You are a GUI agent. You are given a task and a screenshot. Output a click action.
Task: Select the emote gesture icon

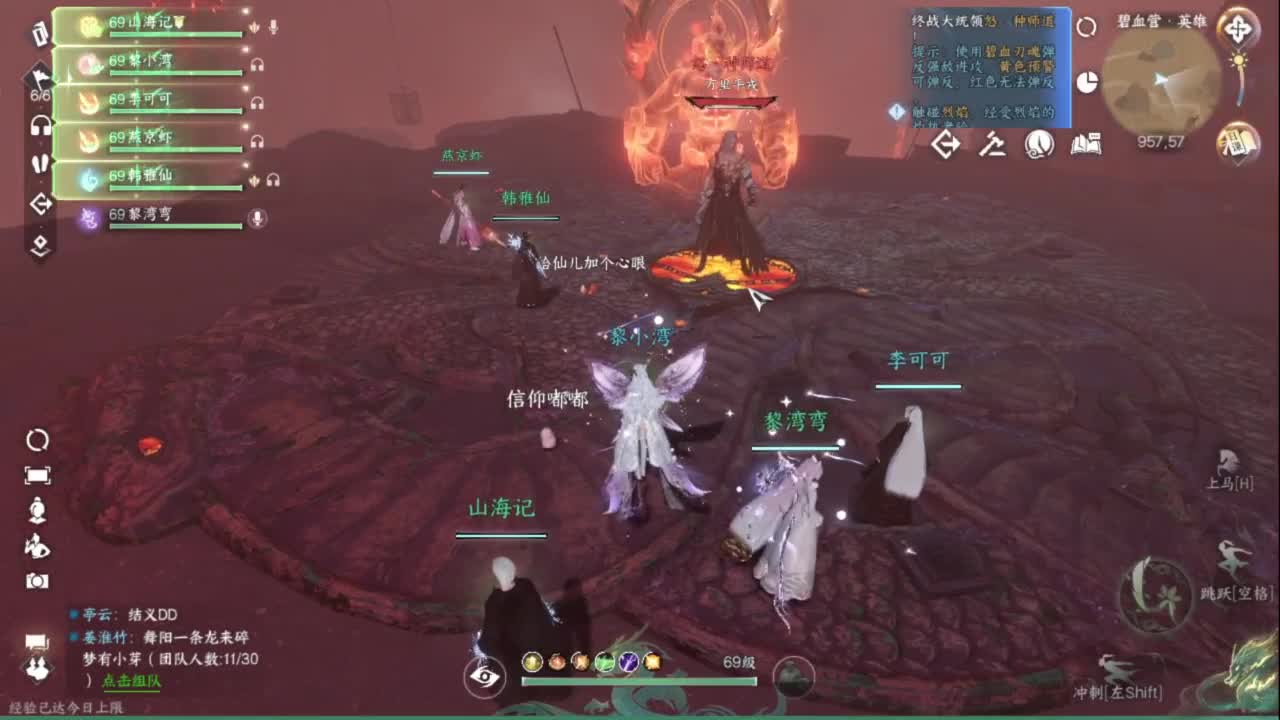[38, 545]
